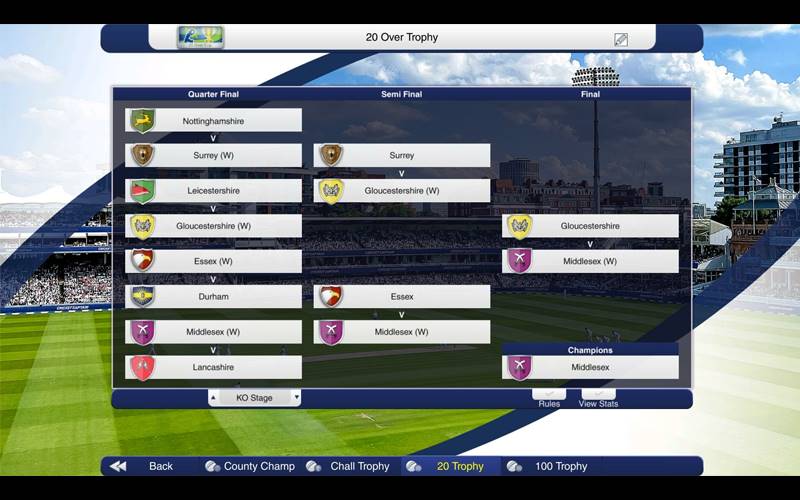Screen dimensions: 800x500
Task: View Stats for the competition
Action: [x=598, y=398]
